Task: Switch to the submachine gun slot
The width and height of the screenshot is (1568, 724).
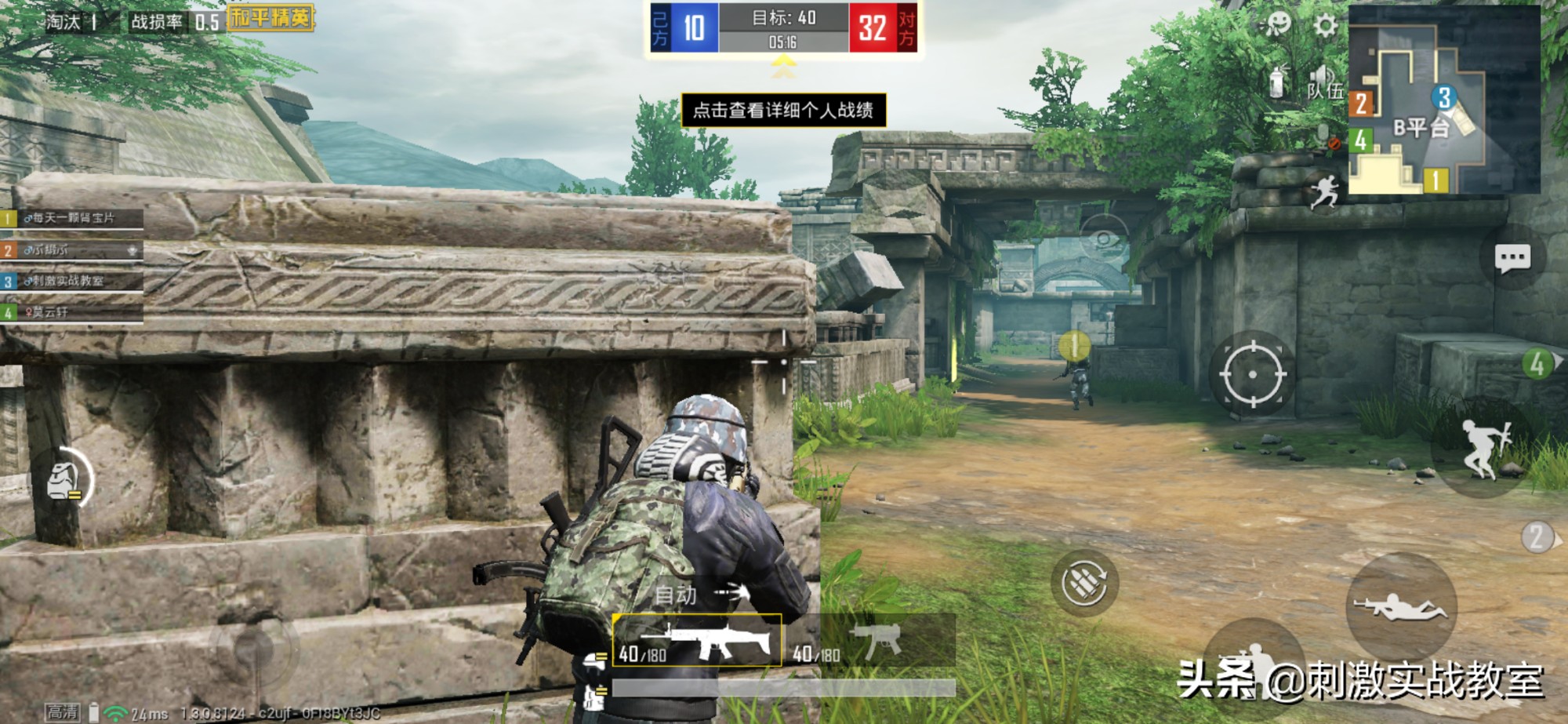Action: click(x=870, y=641)
